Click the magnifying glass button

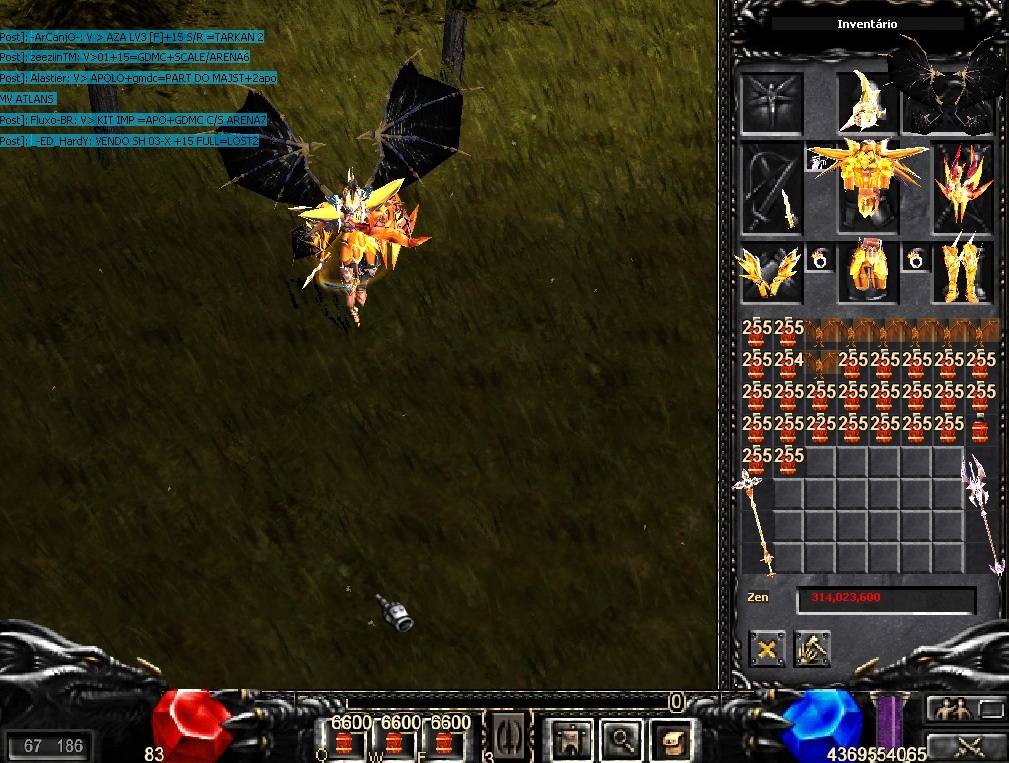click(623, 740)
